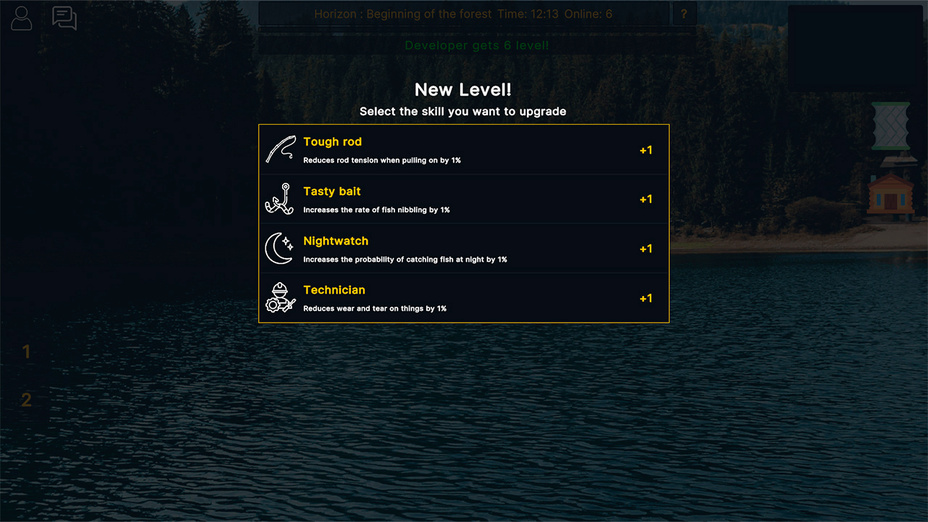Pick the Technician skill upgrade
Viewport: 928px width, 522px height.
pyautogui.click(x=463, y=298)
